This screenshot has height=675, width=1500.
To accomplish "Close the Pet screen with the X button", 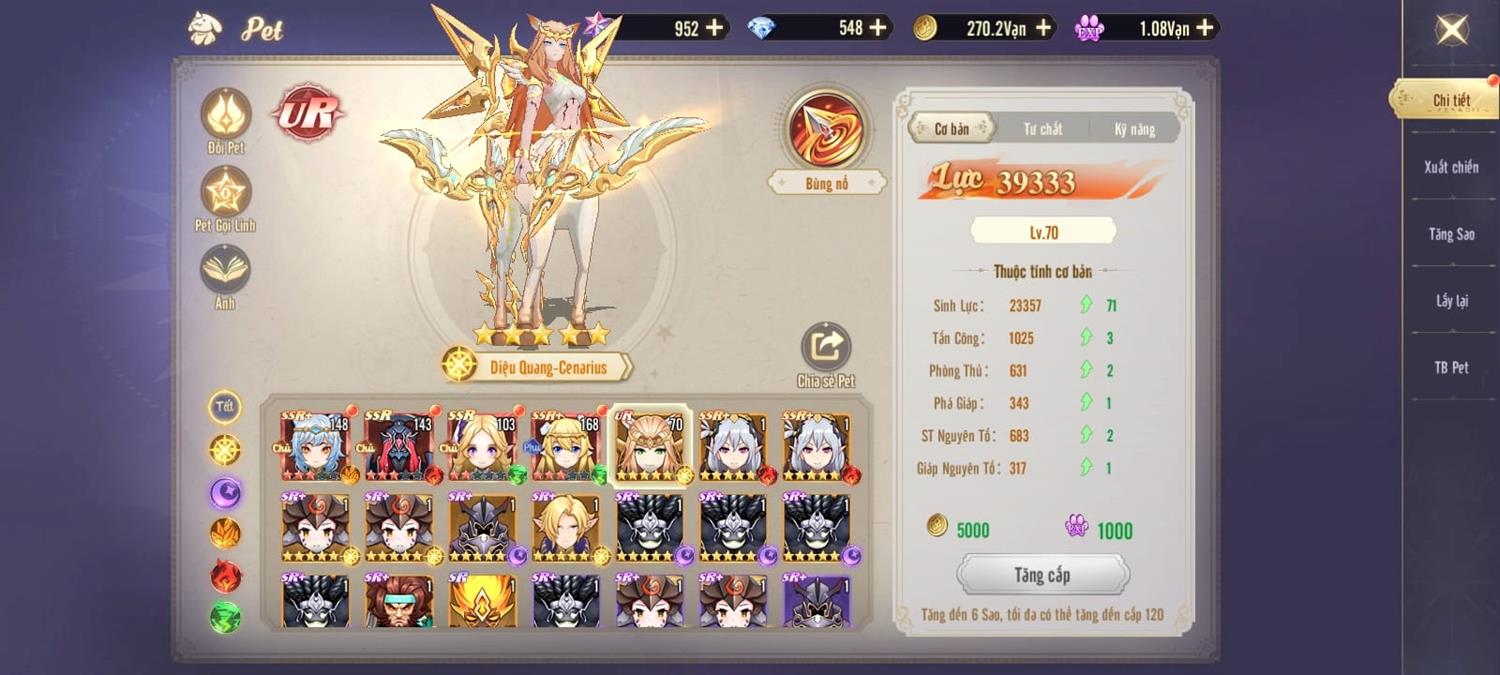I will coord(1451,30).
